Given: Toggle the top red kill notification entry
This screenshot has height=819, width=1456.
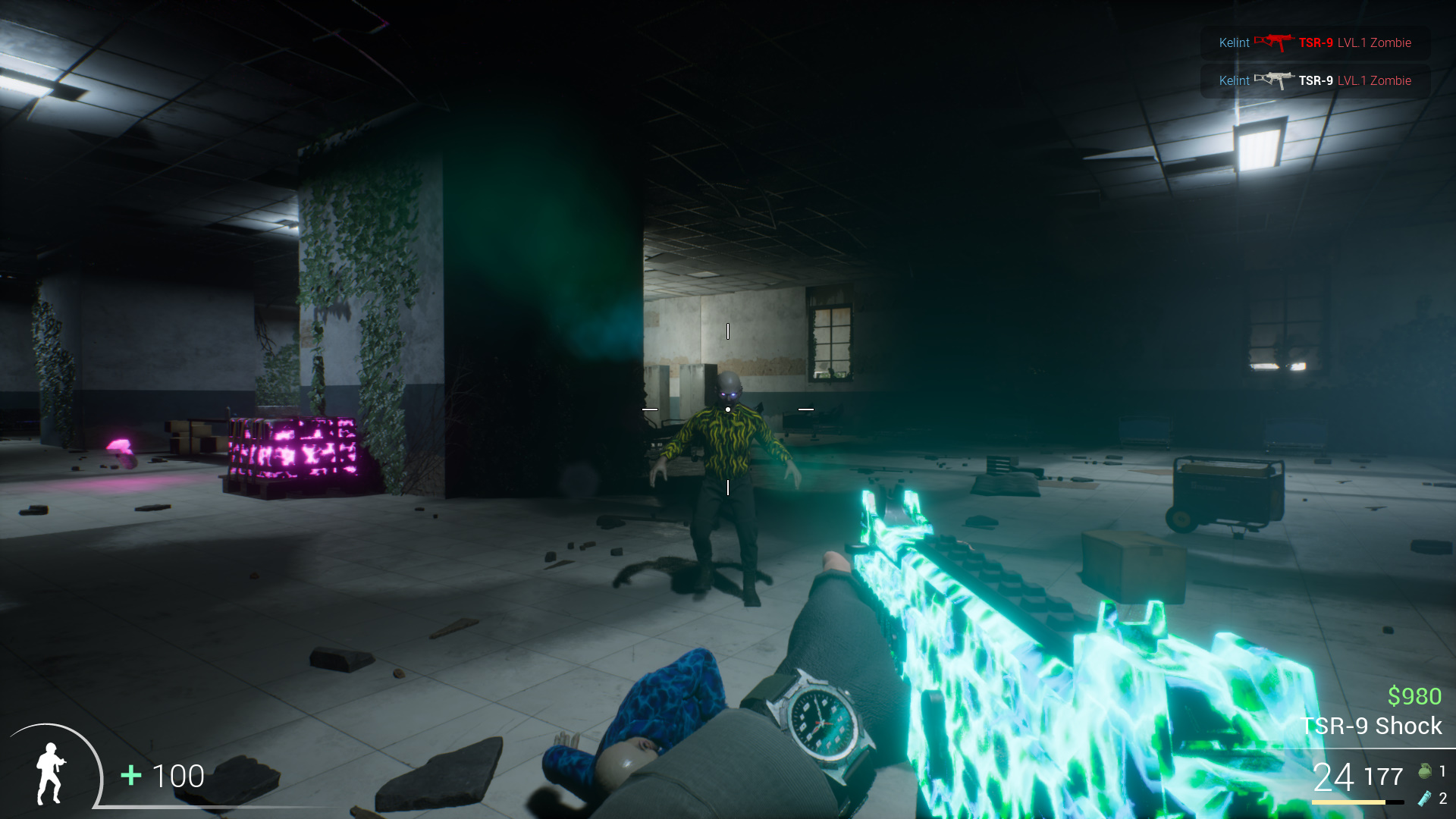Looking at the screenshot, I should (x=1316, y=42).
